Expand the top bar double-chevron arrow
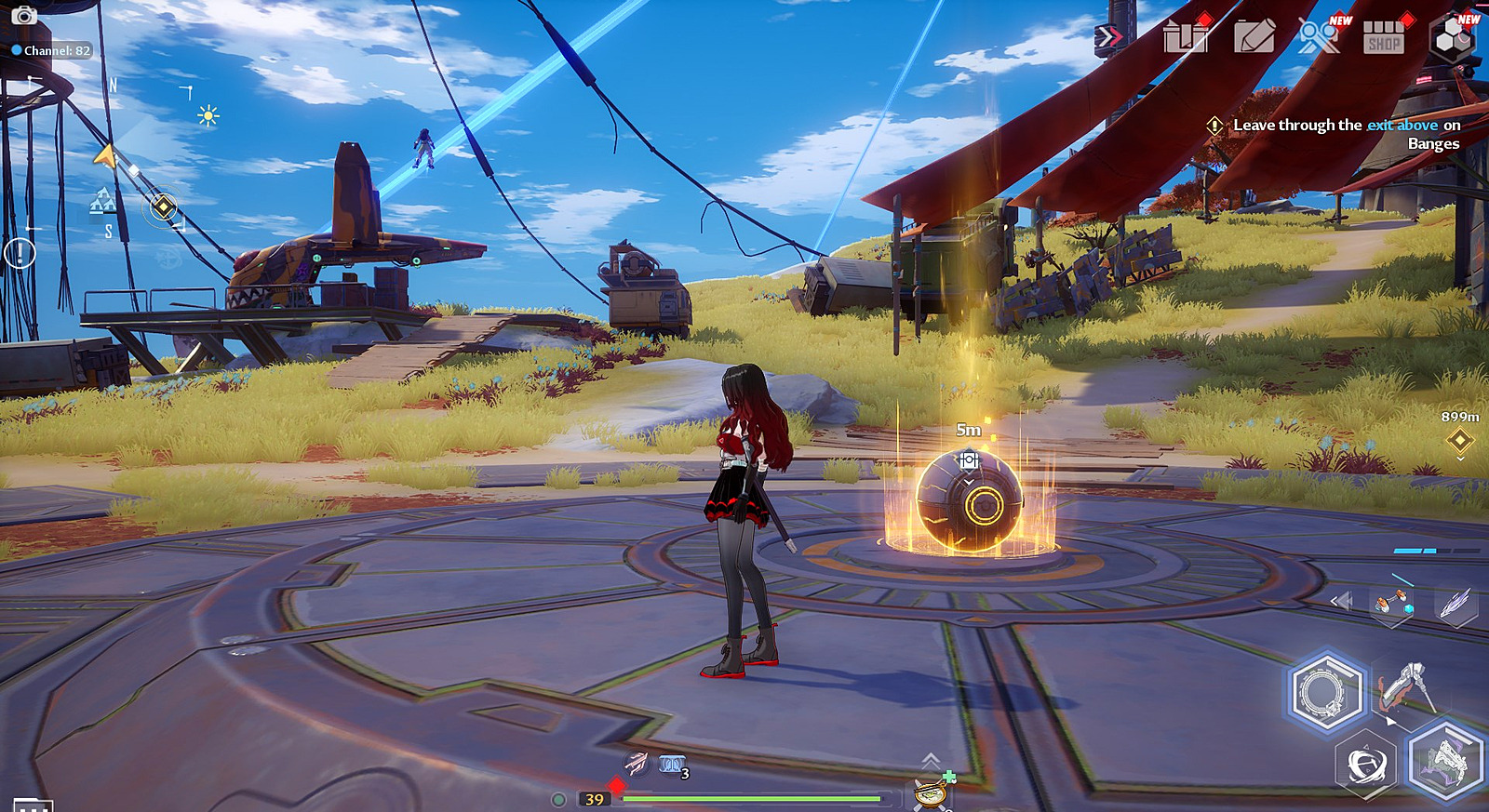 (1108, 36)
